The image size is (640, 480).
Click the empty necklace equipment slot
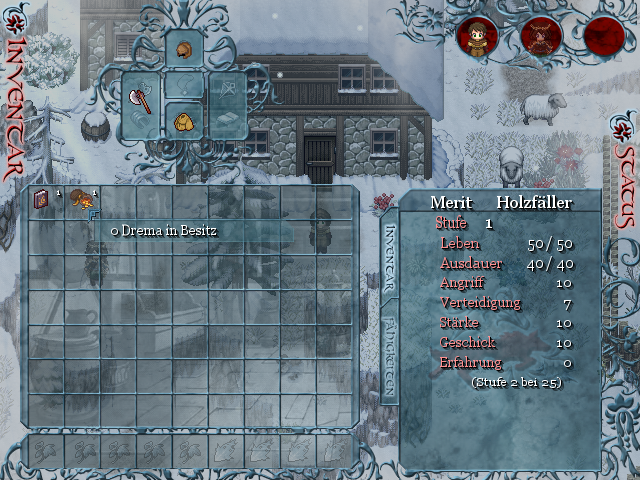[184, 85]
